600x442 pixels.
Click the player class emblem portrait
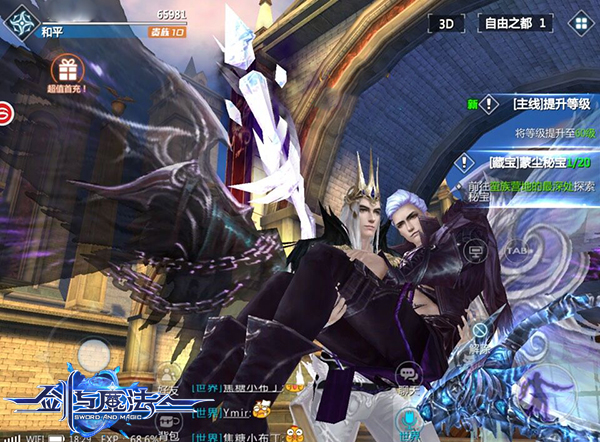click(14, 22)
